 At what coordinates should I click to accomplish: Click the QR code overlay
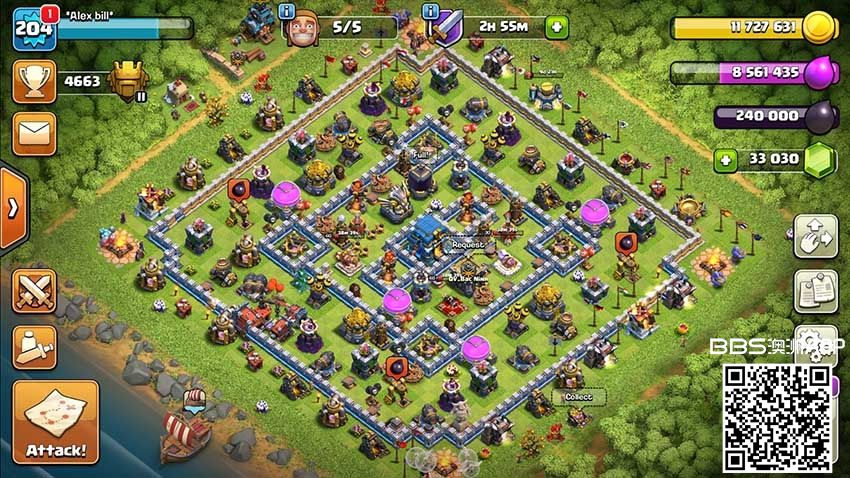[776, 417]
